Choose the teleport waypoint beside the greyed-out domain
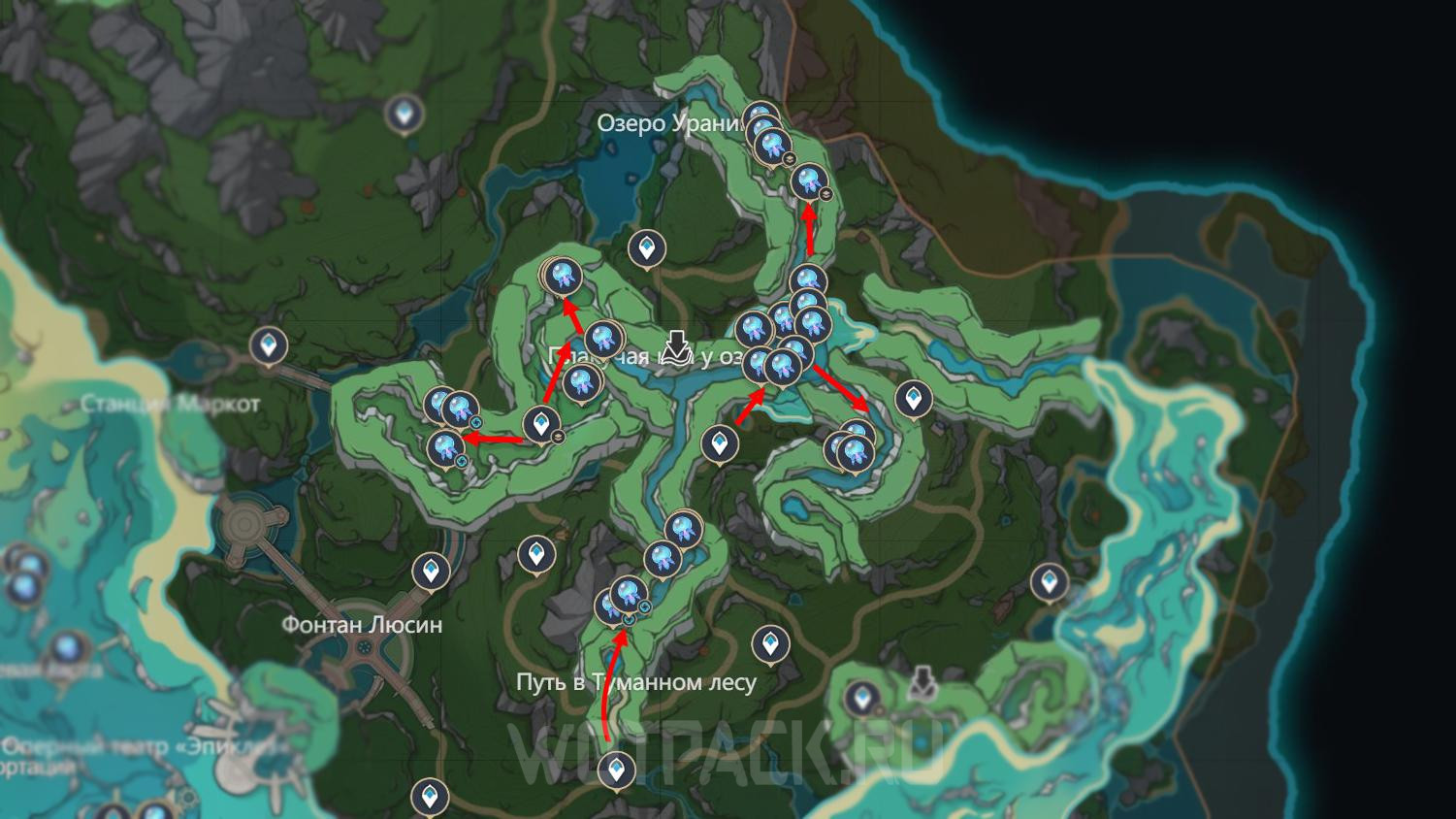The image size is (1456, 819). tap(861, 698)
